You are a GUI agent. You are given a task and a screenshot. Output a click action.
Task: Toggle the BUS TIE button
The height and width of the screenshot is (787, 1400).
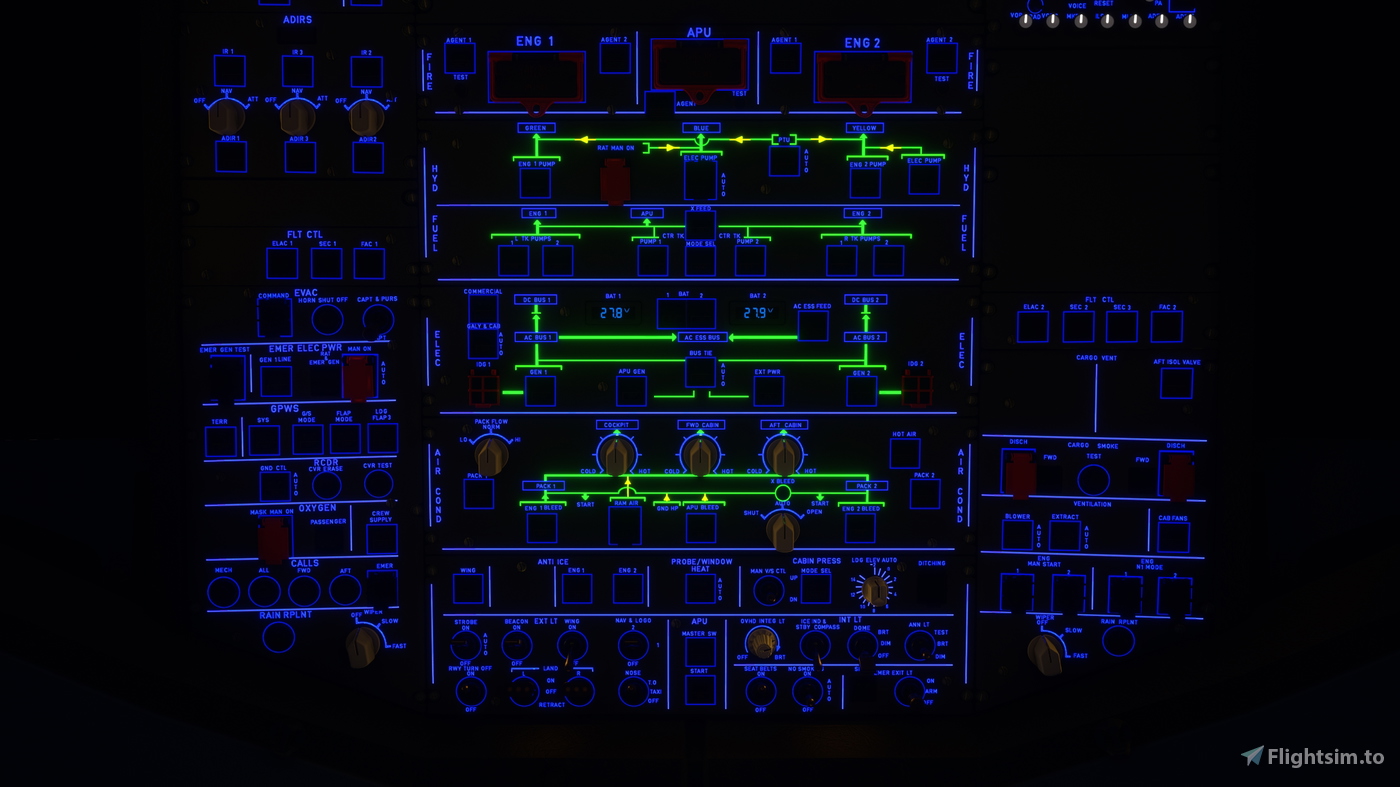click(x=700, y=372)
